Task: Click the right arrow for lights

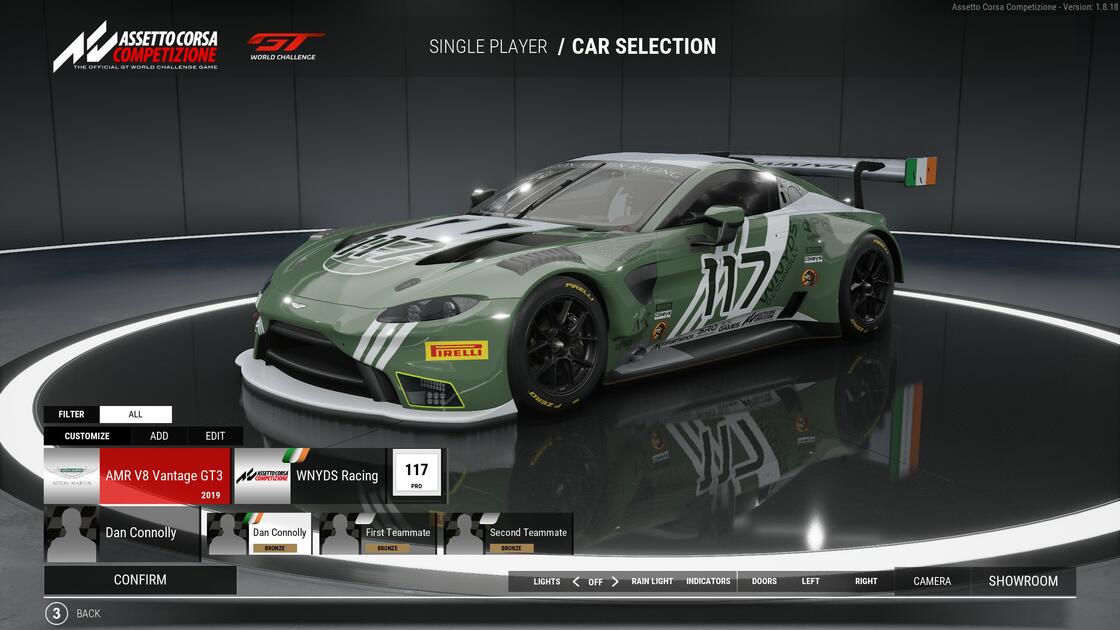Action: tap(615, 581)
